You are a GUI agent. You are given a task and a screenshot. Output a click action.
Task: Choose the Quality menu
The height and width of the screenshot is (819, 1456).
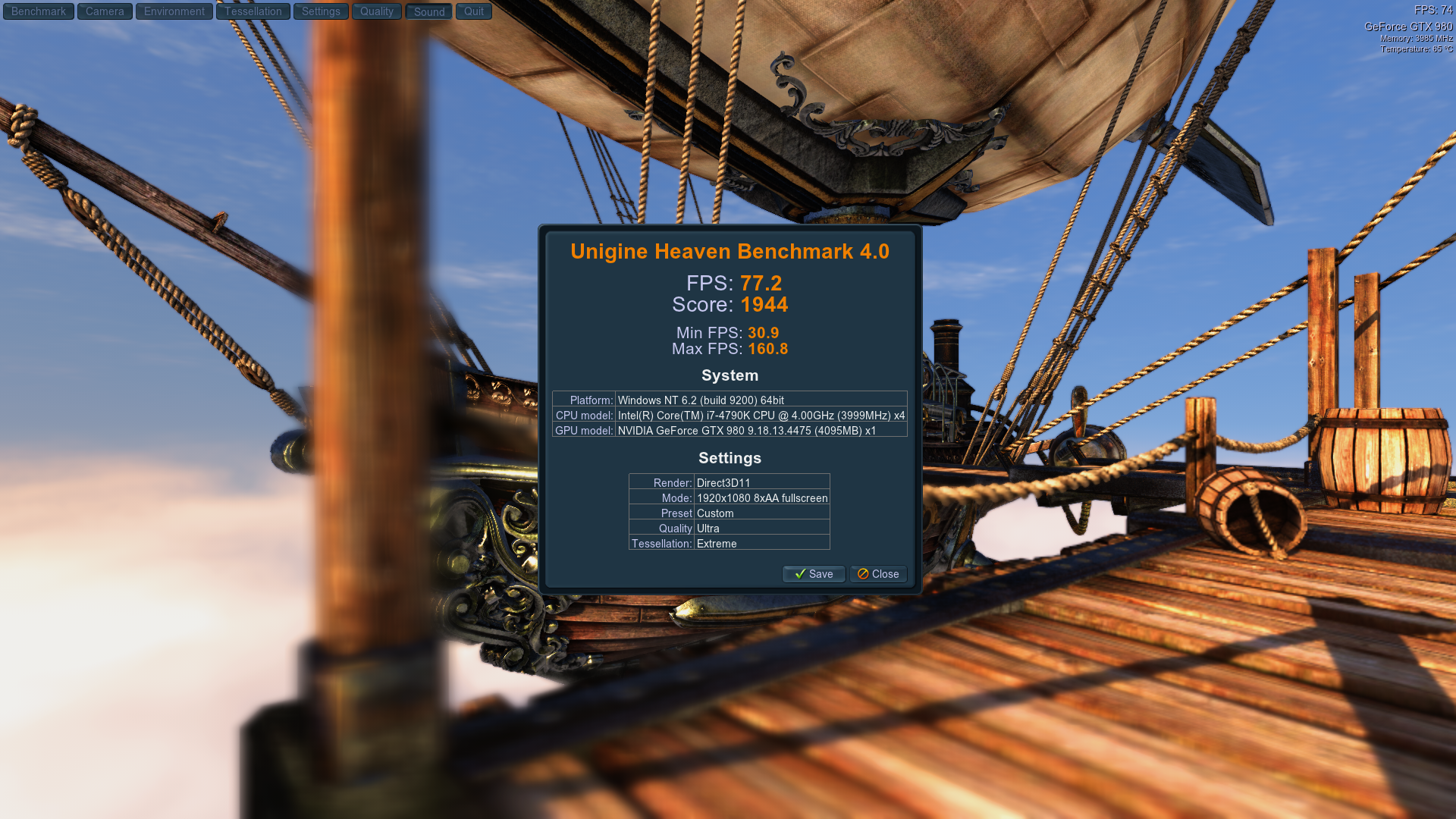(377, 11)
